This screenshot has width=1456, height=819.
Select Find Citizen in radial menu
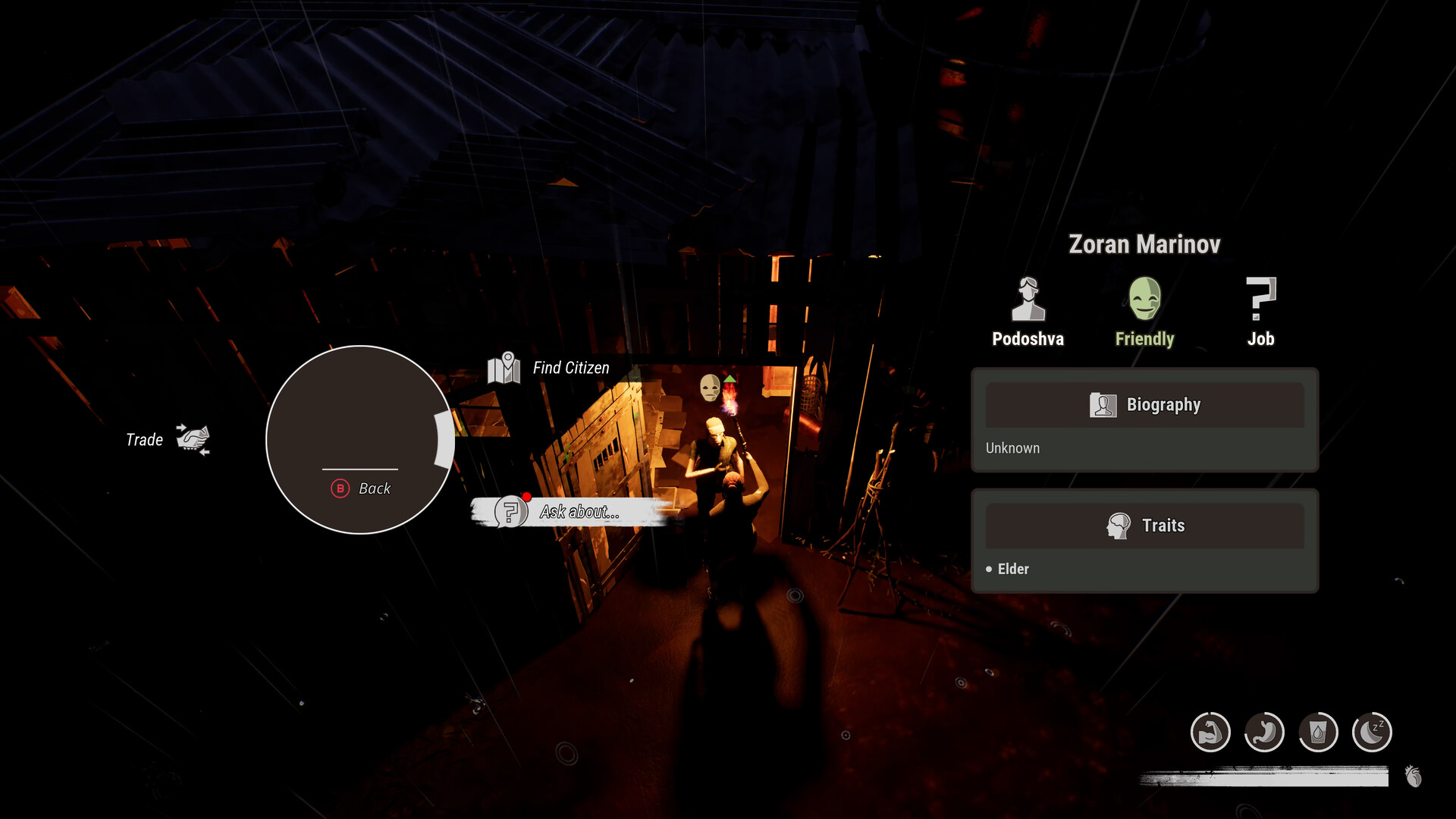(x=551, y=369)
